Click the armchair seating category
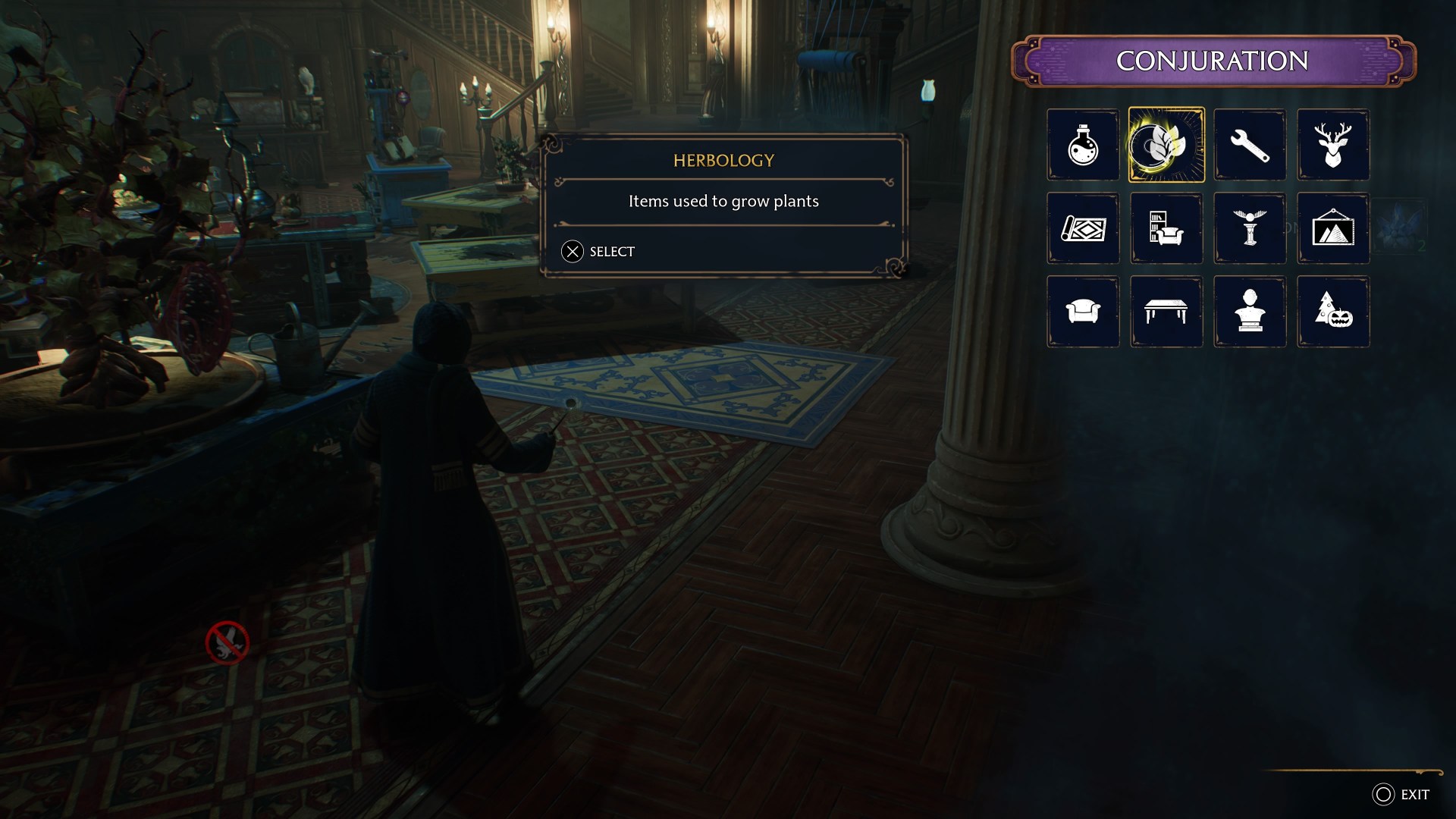 1083,312
